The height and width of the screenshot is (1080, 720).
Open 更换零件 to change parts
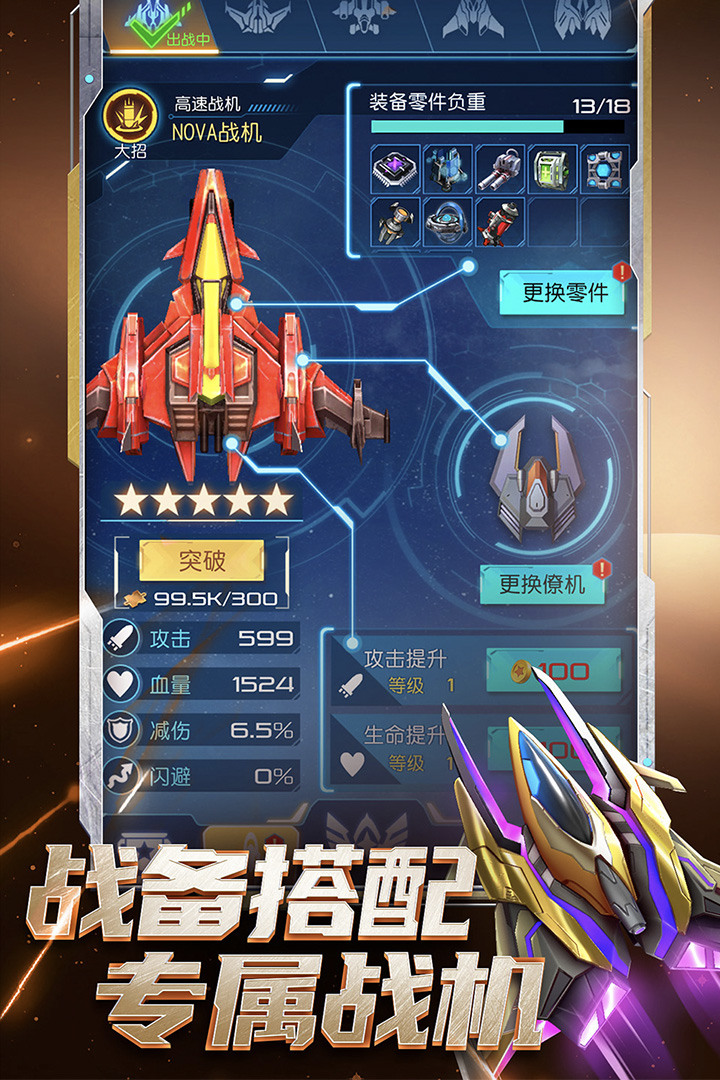pos(565,292)
